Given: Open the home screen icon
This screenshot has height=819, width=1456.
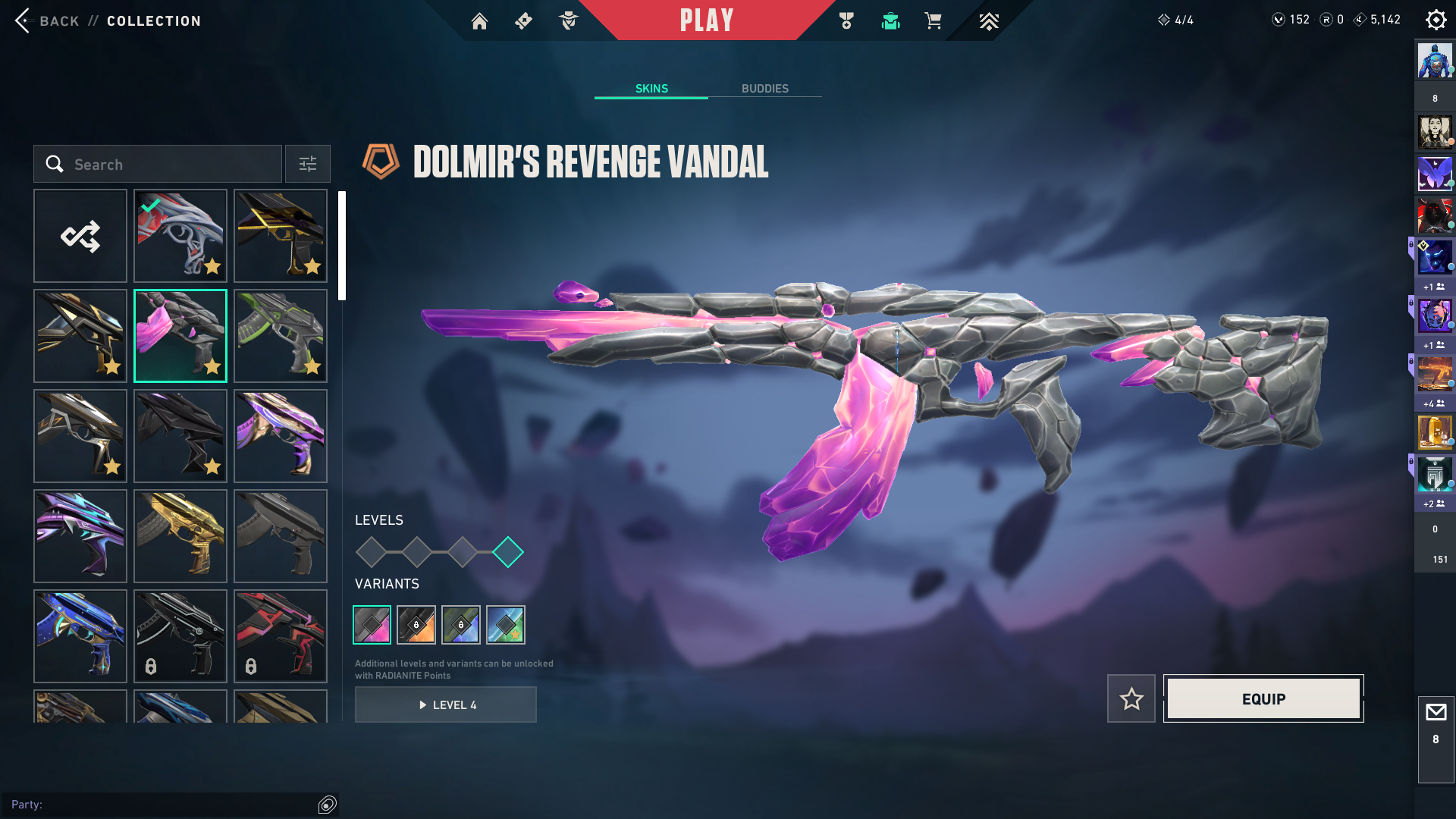Looking at the screenshot, I should [x=479, y=21].
